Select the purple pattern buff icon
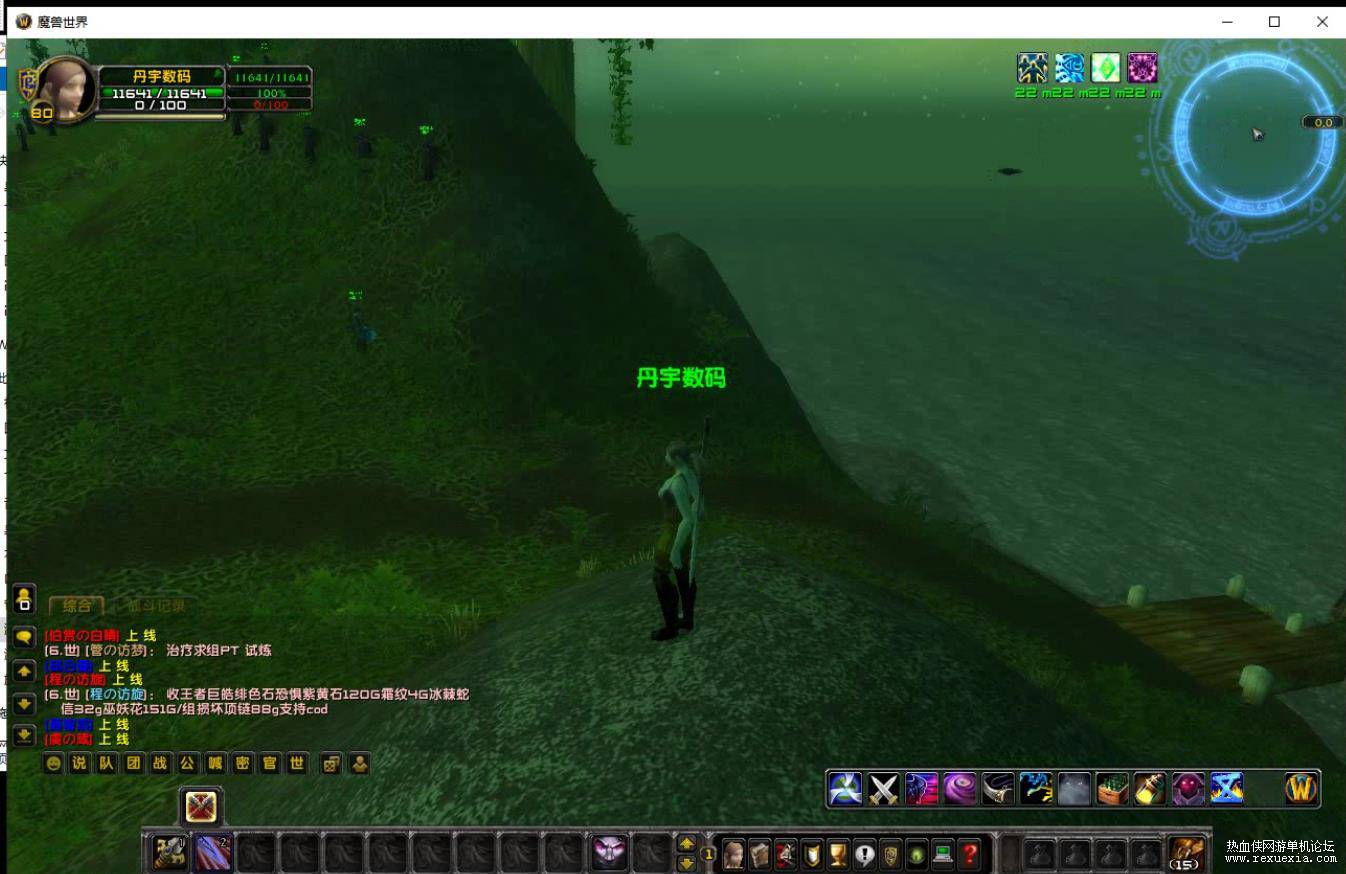Viewport: 1346px width, 874px height. [x=1142, y=68]
